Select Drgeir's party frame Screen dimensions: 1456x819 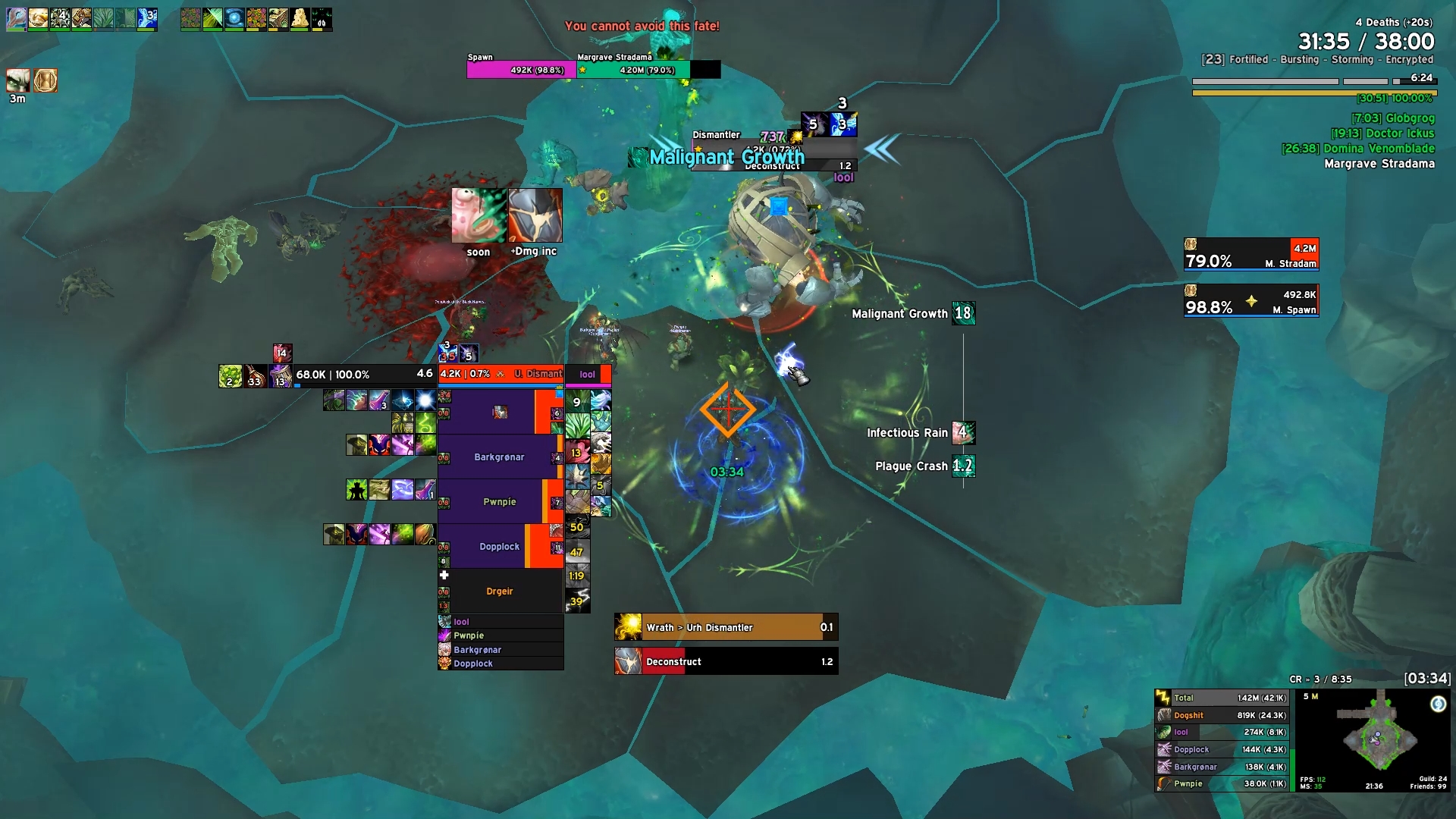pos(499,591)
